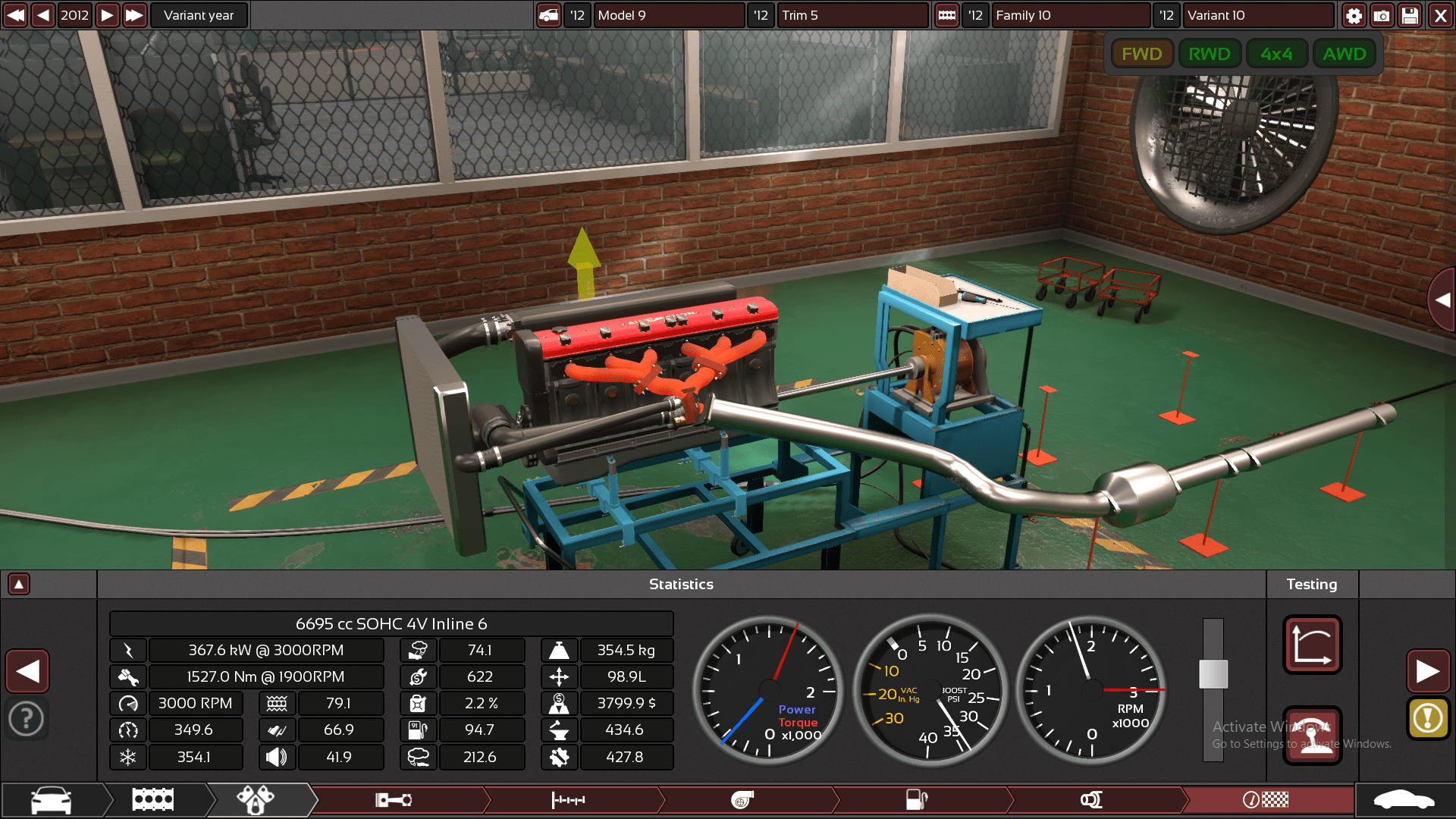Open the turbocharger setup tab
Viewport: 1456px width, 819px height.
(x=743, y=799)
